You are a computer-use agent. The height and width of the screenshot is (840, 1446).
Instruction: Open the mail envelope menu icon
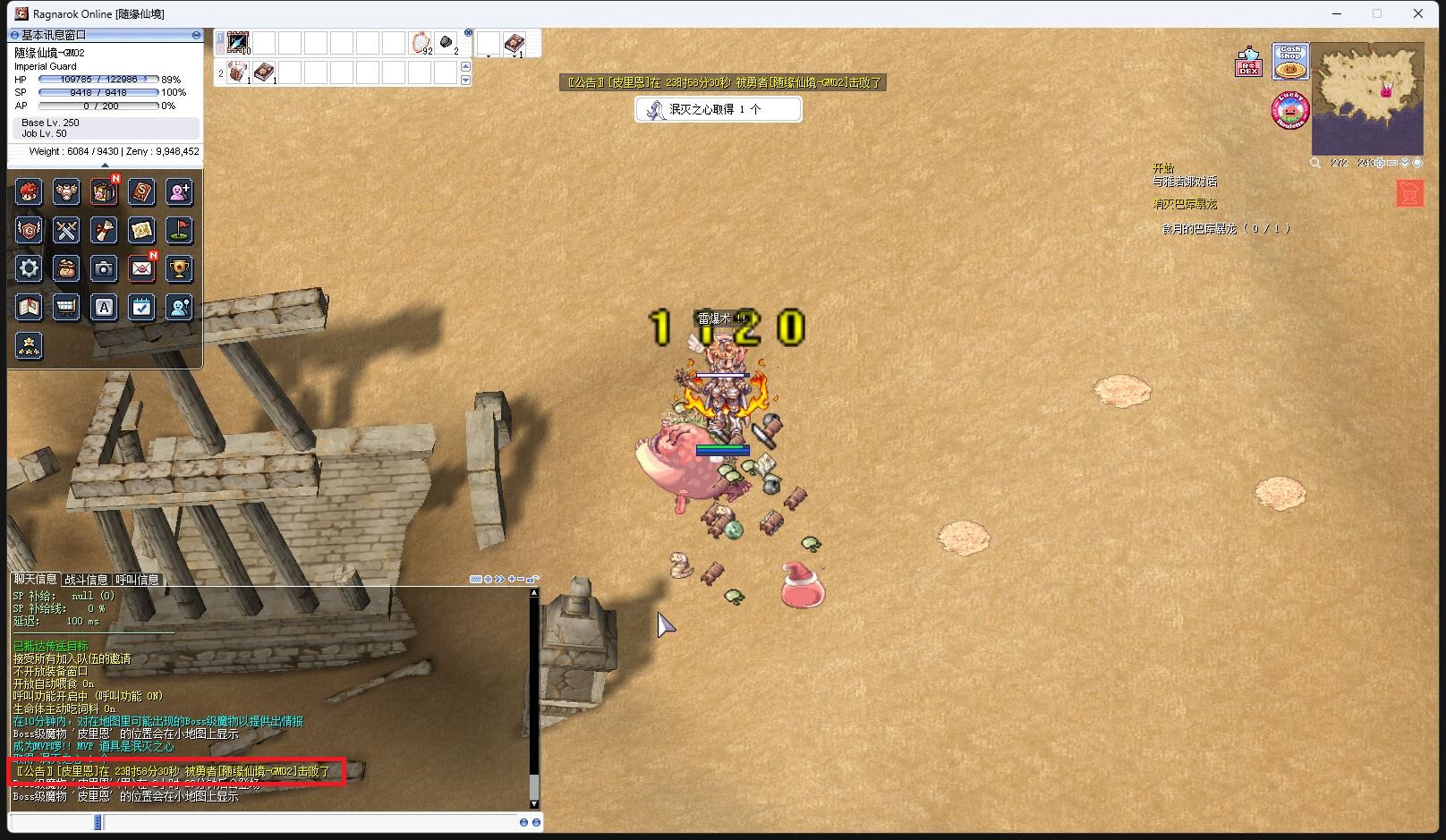point(141,268)
